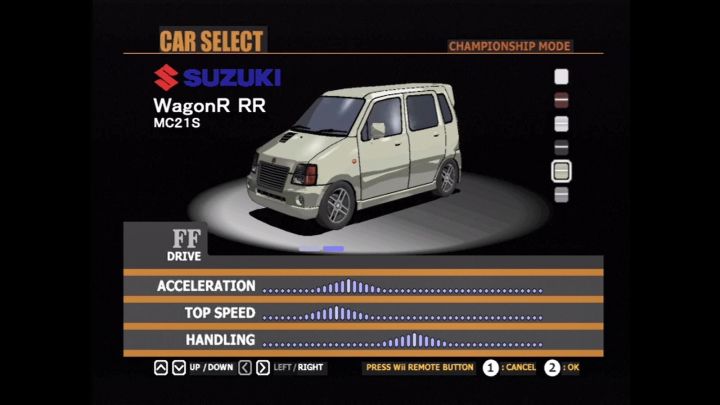This screenshot has height=405, width=720.
Task: Select the highlighted beige color swatch
Action: click(x=562, y=171)
